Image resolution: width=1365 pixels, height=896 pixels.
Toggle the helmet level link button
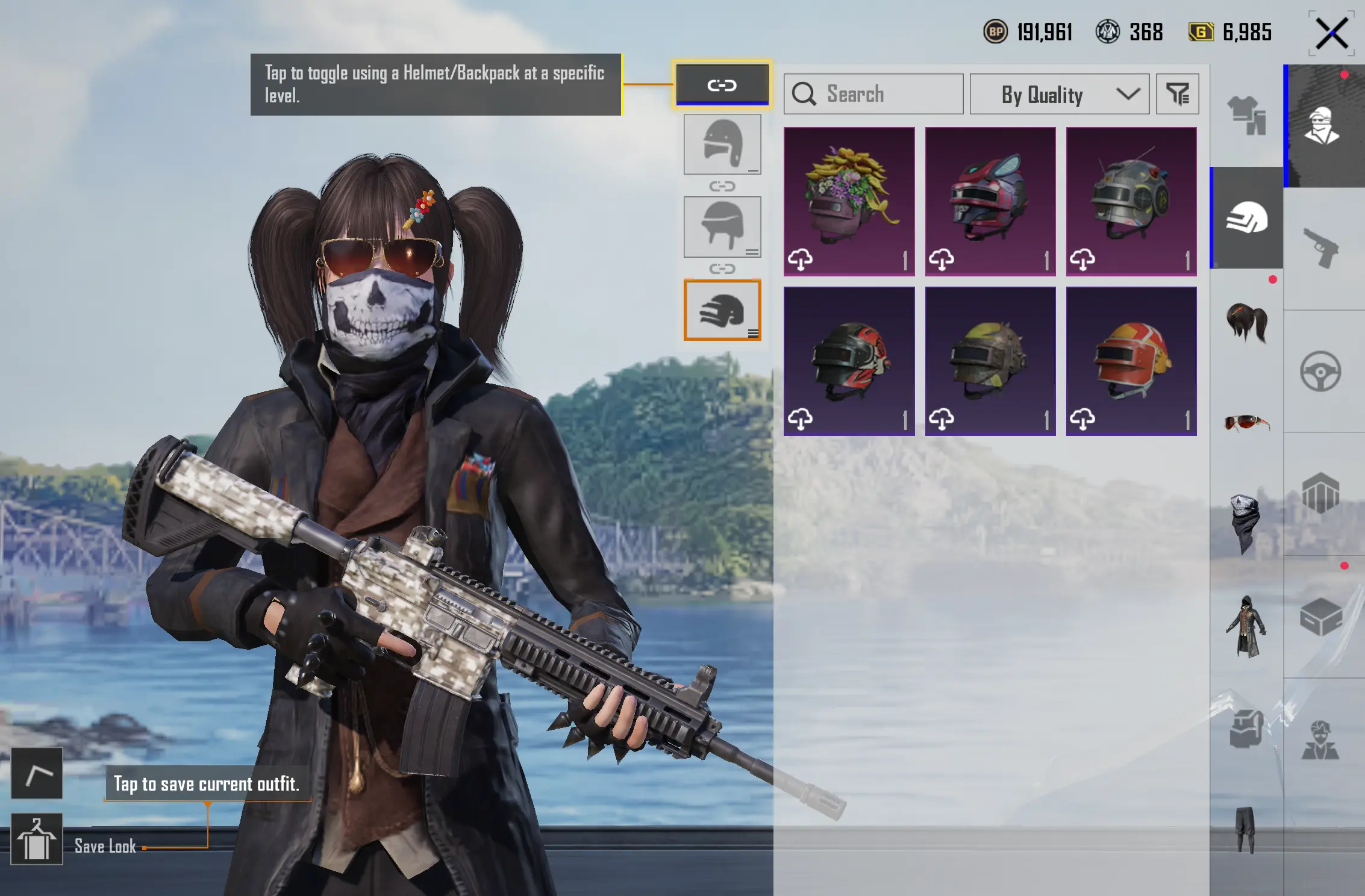click(x=722, y=85)
